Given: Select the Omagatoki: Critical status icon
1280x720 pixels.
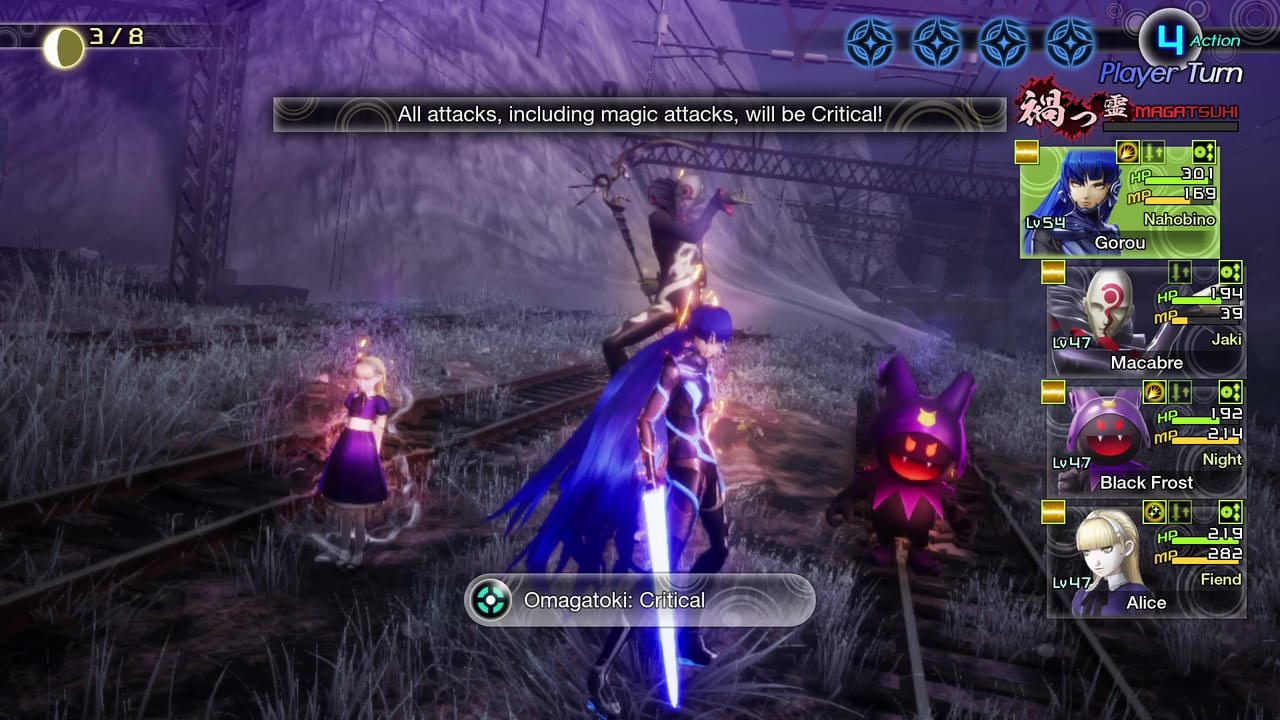Looking at the screenshot, I should (x=489, y=600).
